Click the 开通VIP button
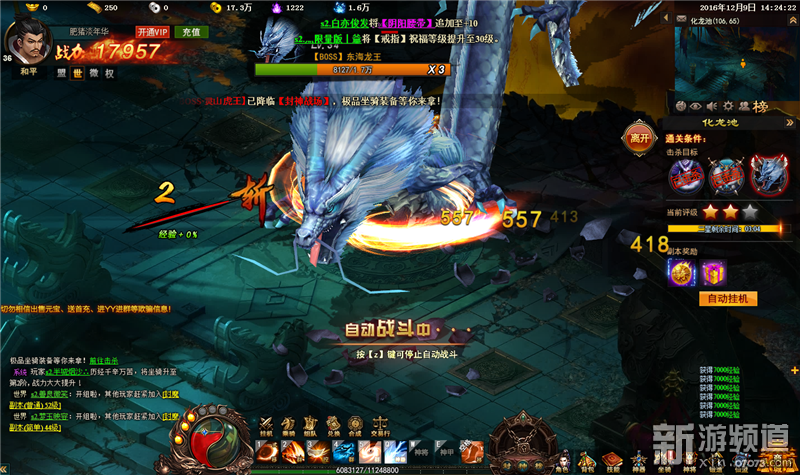800x475 pixels. (x=153, y=32)
